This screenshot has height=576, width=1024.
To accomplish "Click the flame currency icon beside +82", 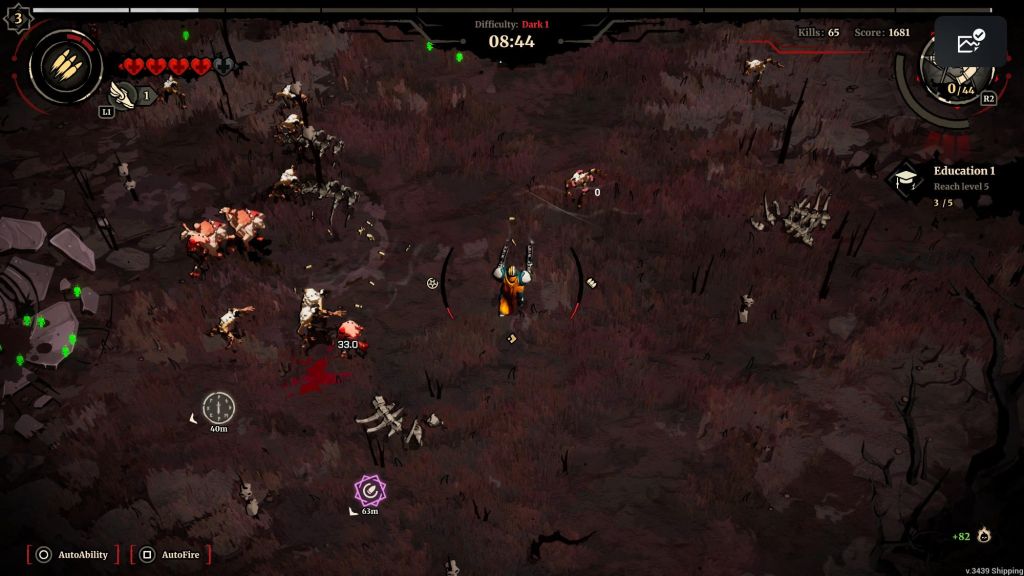I will [x=985, y=536].
